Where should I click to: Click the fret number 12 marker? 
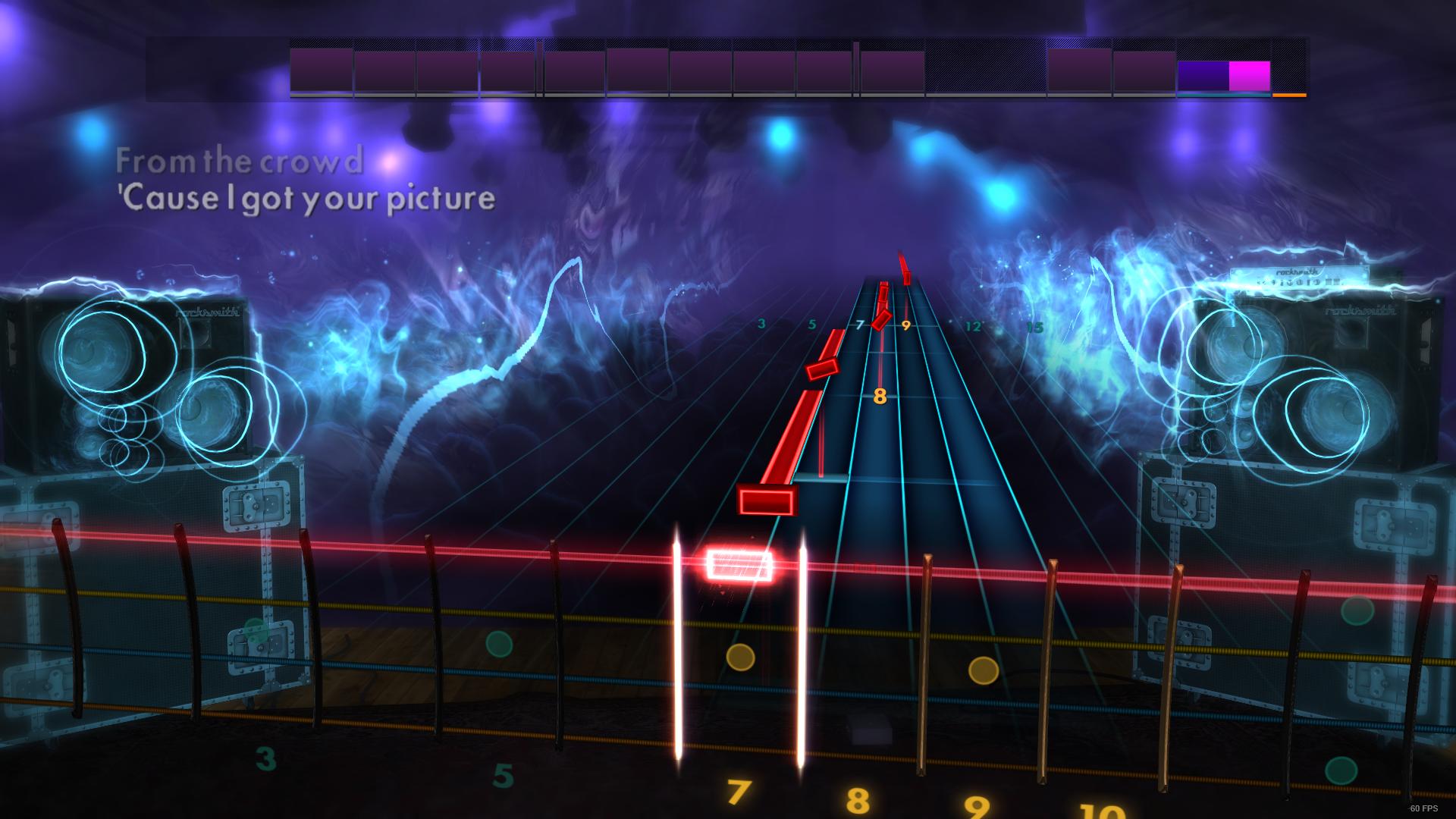973,326
